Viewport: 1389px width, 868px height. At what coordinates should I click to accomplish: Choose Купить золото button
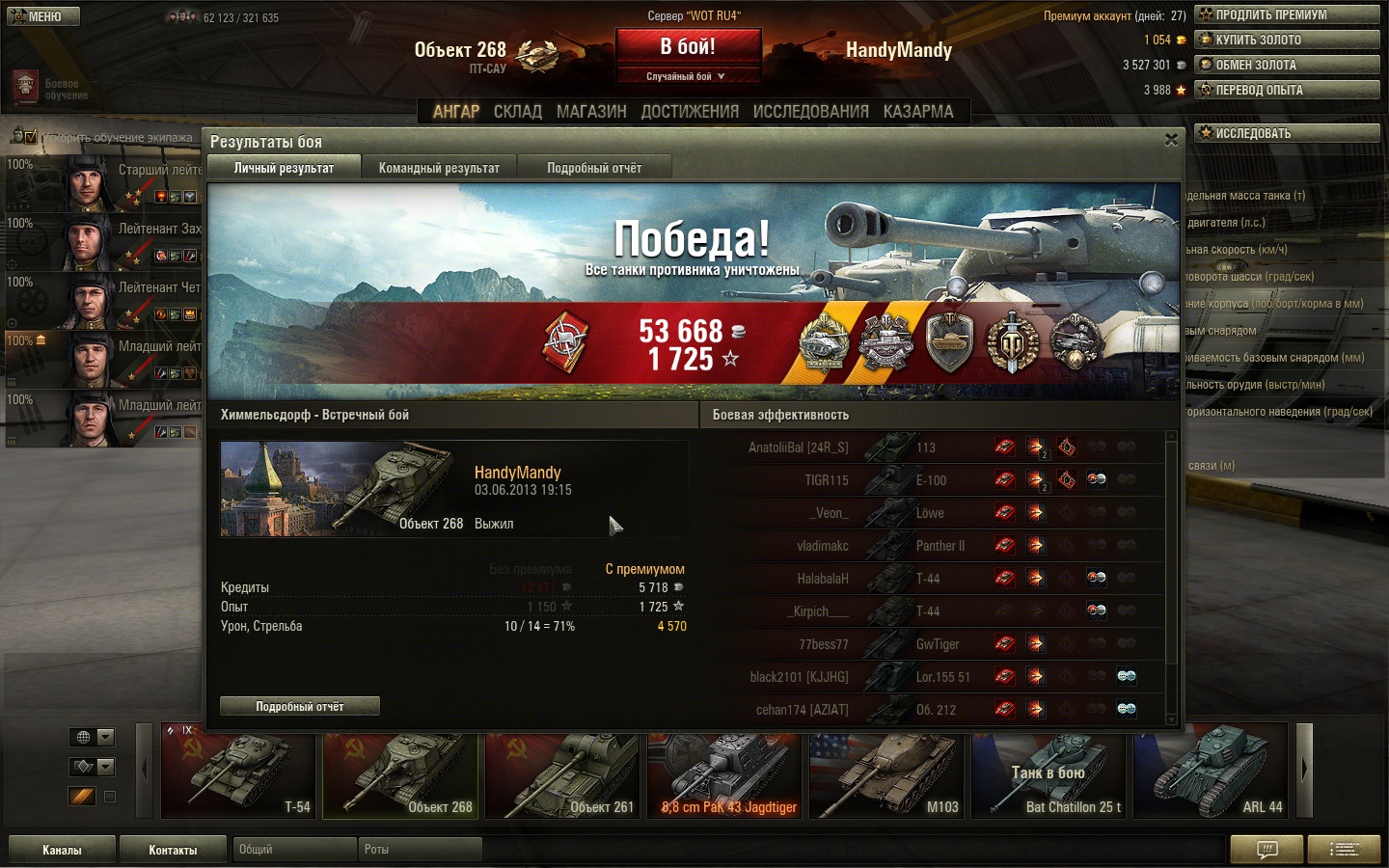[1287, 40]
